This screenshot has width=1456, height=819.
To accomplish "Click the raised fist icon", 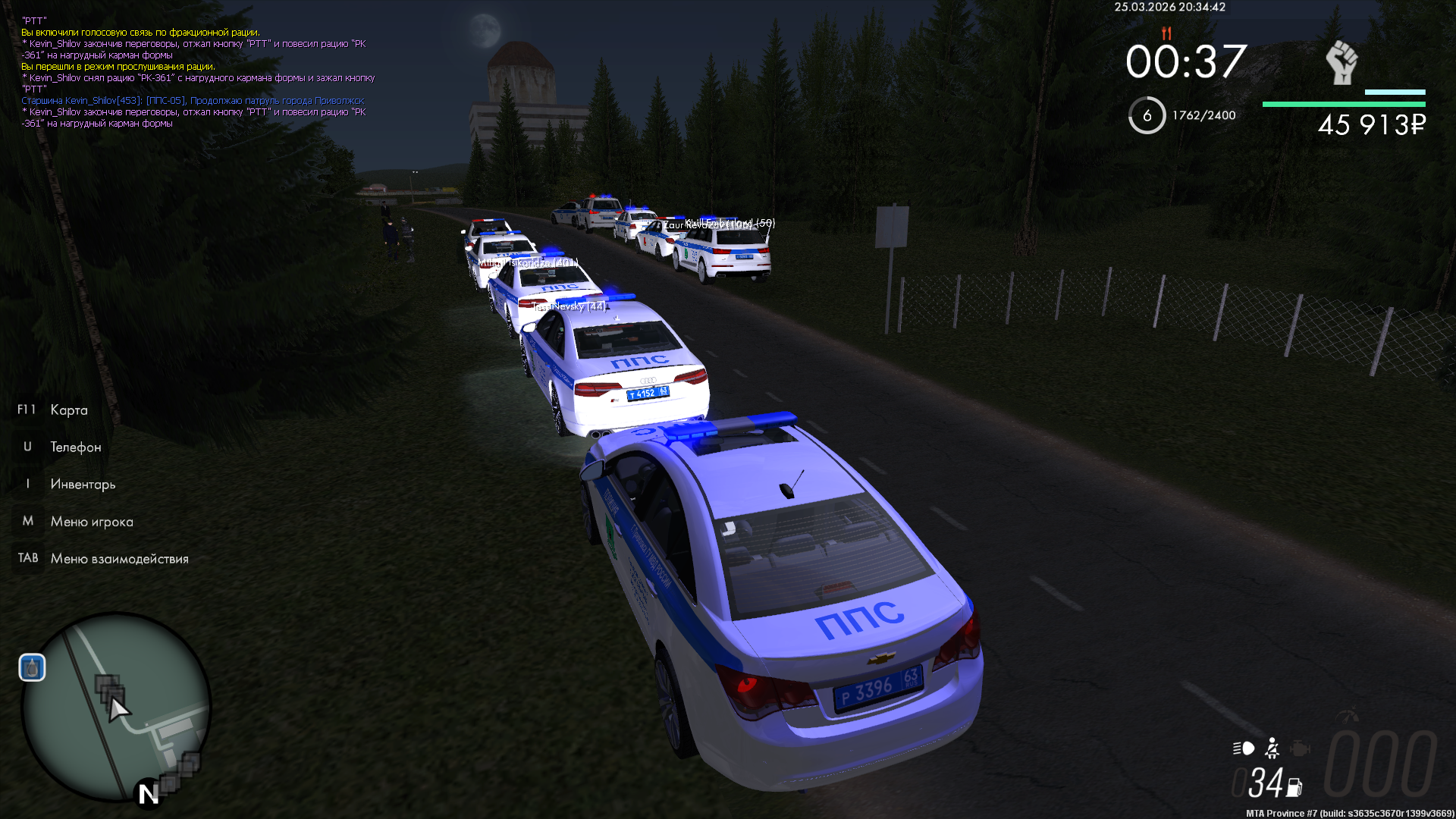I will tap(1341, 62).
